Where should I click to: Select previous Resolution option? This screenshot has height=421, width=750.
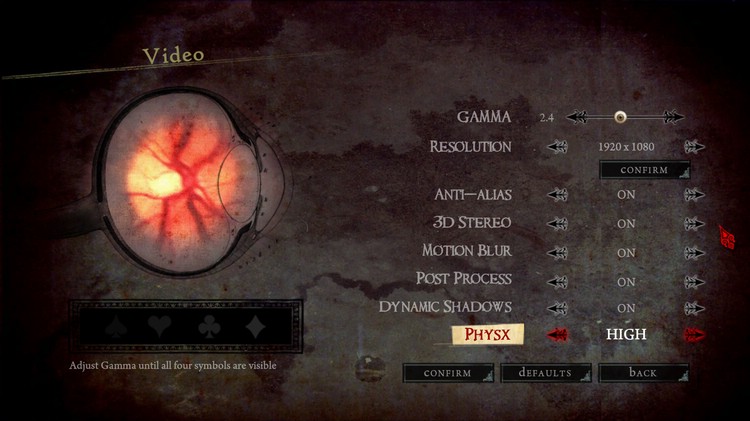557,147
